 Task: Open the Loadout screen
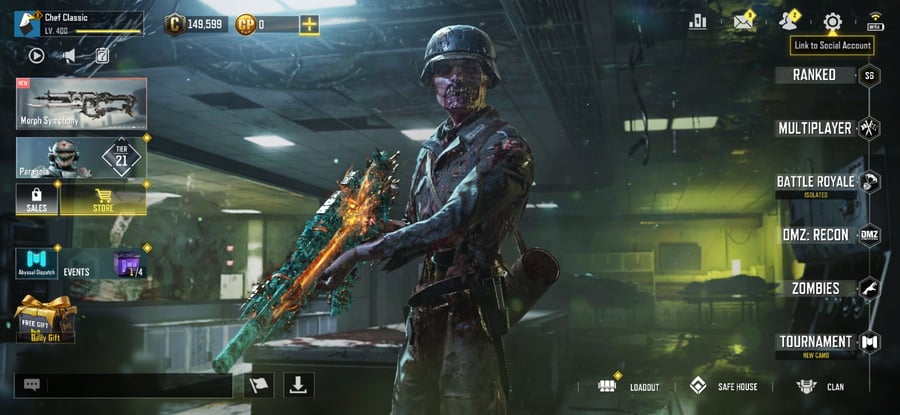click(630, 386)
